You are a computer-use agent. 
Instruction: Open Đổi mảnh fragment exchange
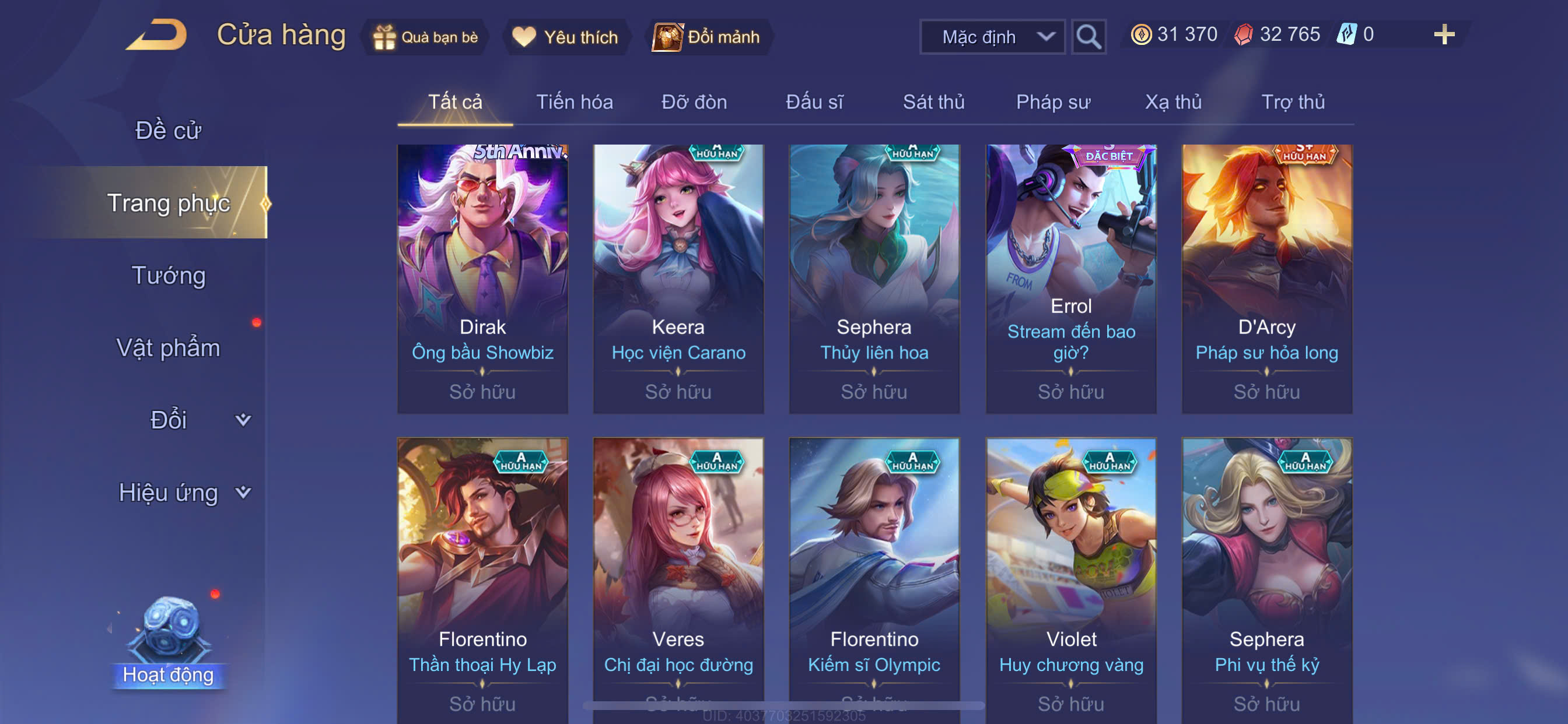(706, 37)
